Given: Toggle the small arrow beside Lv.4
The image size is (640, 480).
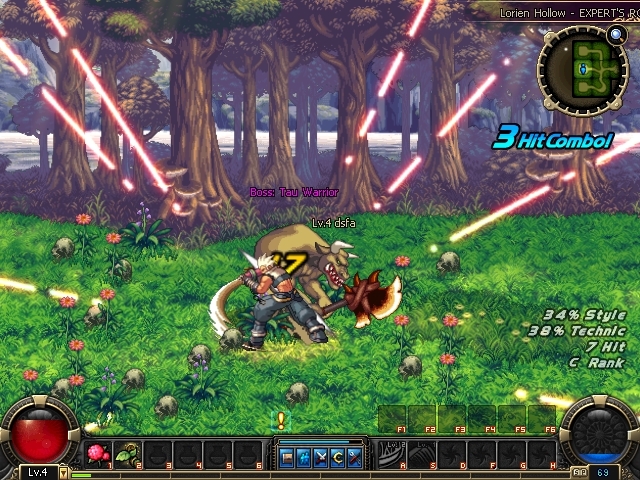Looking at the screenshot, I should point(64,472).
